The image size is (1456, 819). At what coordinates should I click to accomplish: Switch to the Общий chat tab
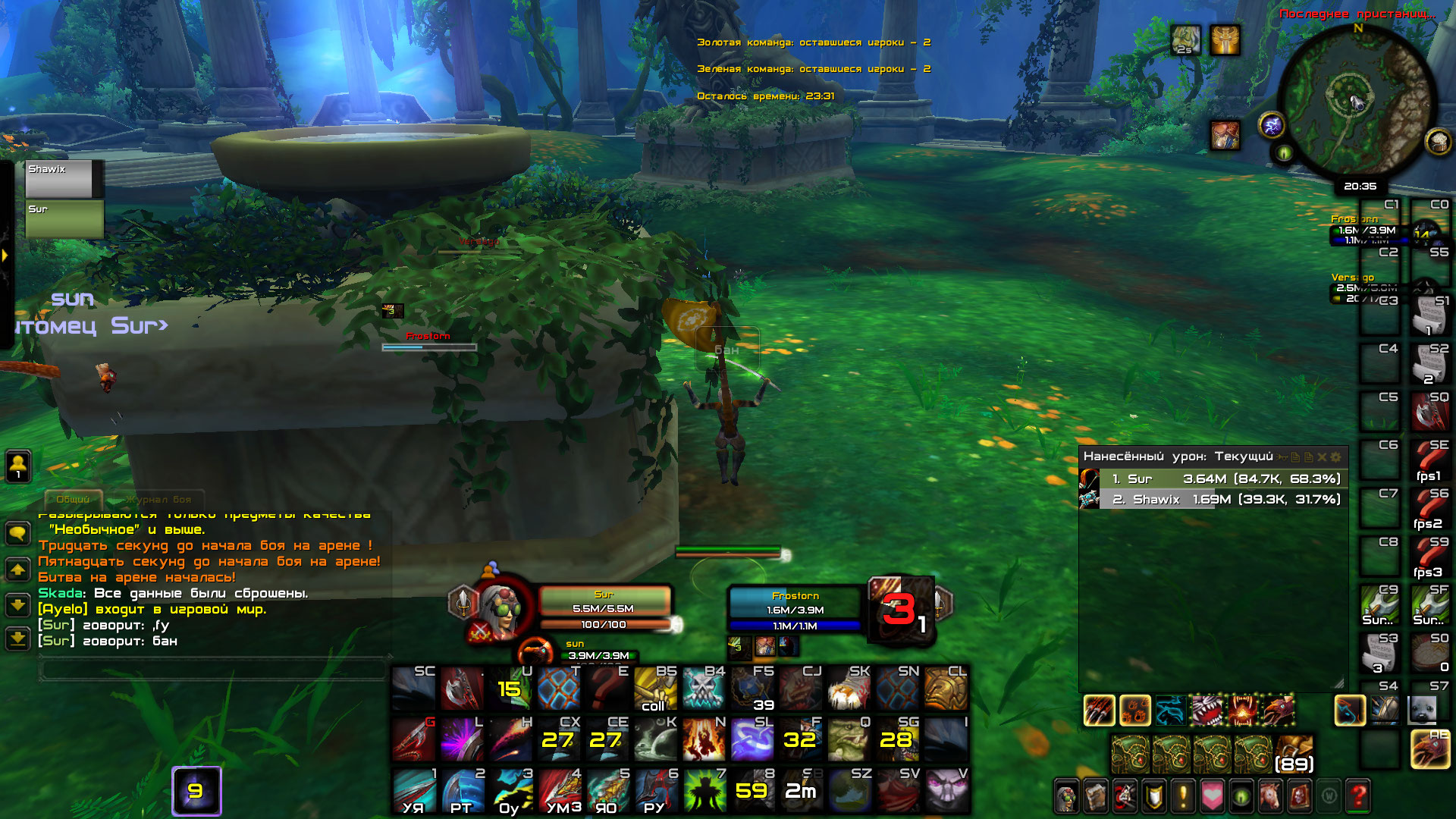(x=73, y=499)
